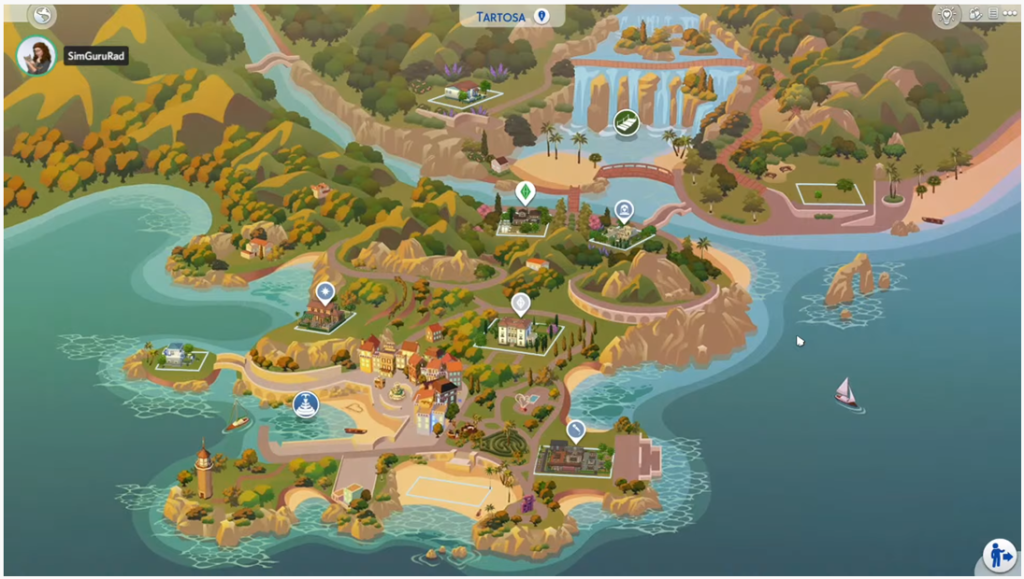This screenshot has width=1024, height=579.
Task: Open the SimGuruRad profile avatar
Action: 37,56
